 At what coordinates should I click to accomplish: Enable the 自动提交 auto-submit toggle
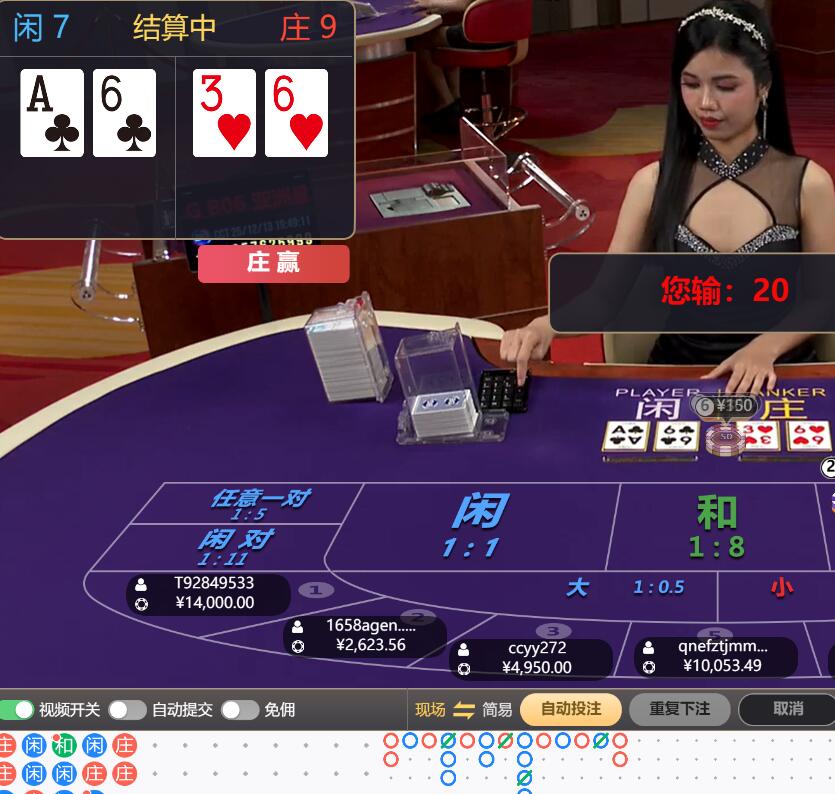(127, 710)
